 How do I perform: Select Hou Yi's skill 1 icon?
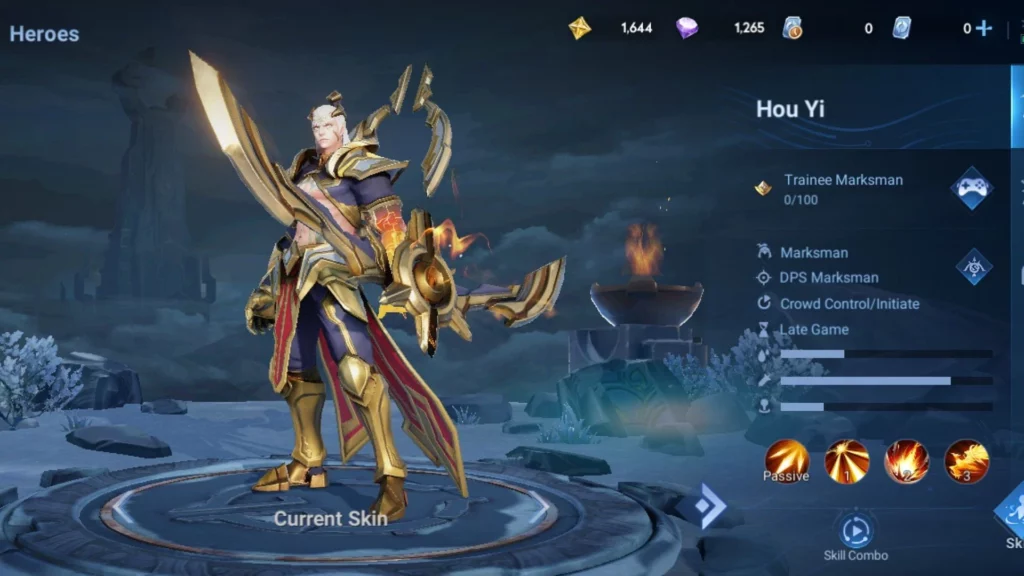pyautogui.click(x=847, y=461)
